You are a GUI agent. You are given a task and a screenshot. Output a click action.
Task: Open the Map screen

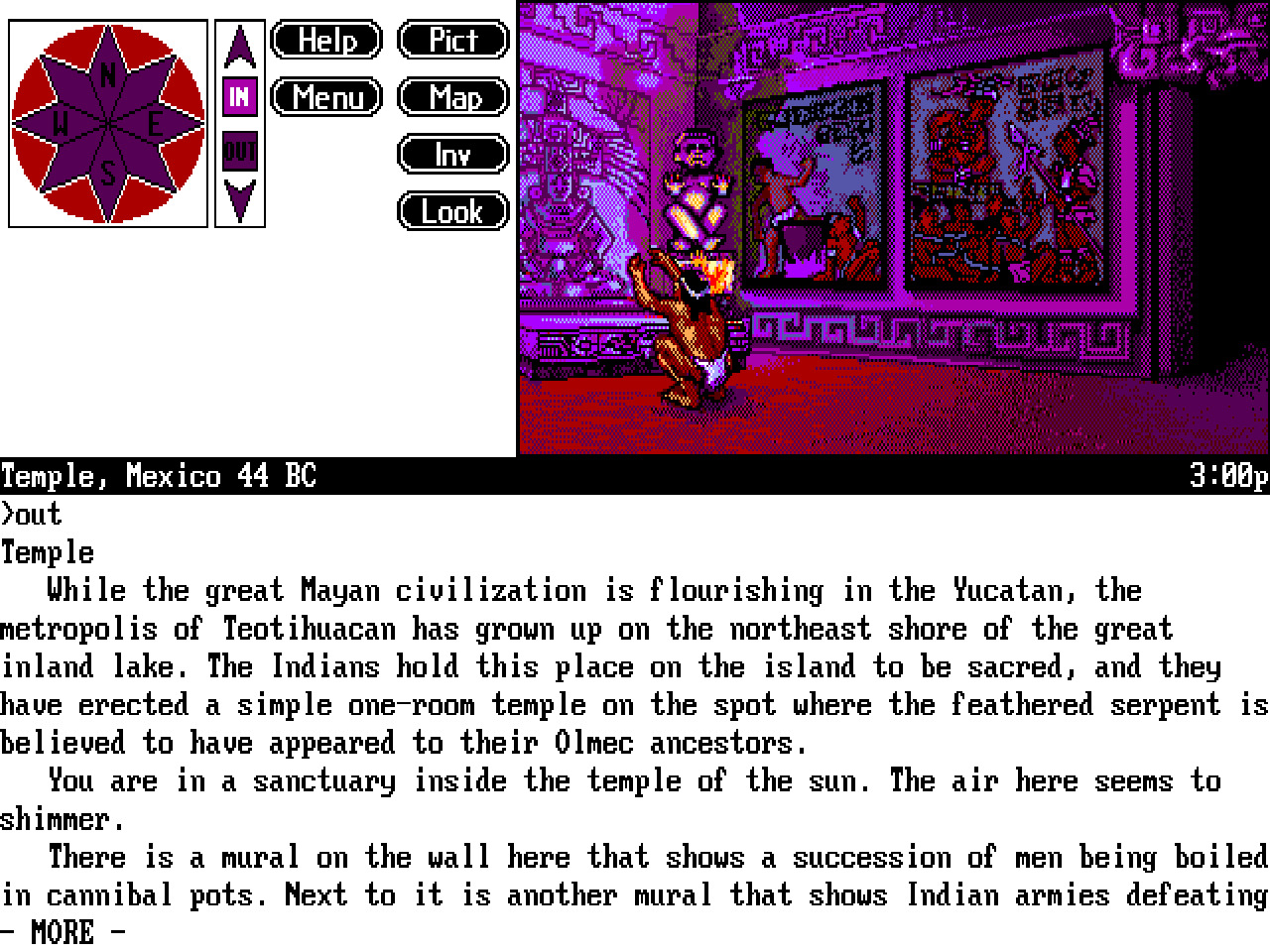click(x=452, y=97)
